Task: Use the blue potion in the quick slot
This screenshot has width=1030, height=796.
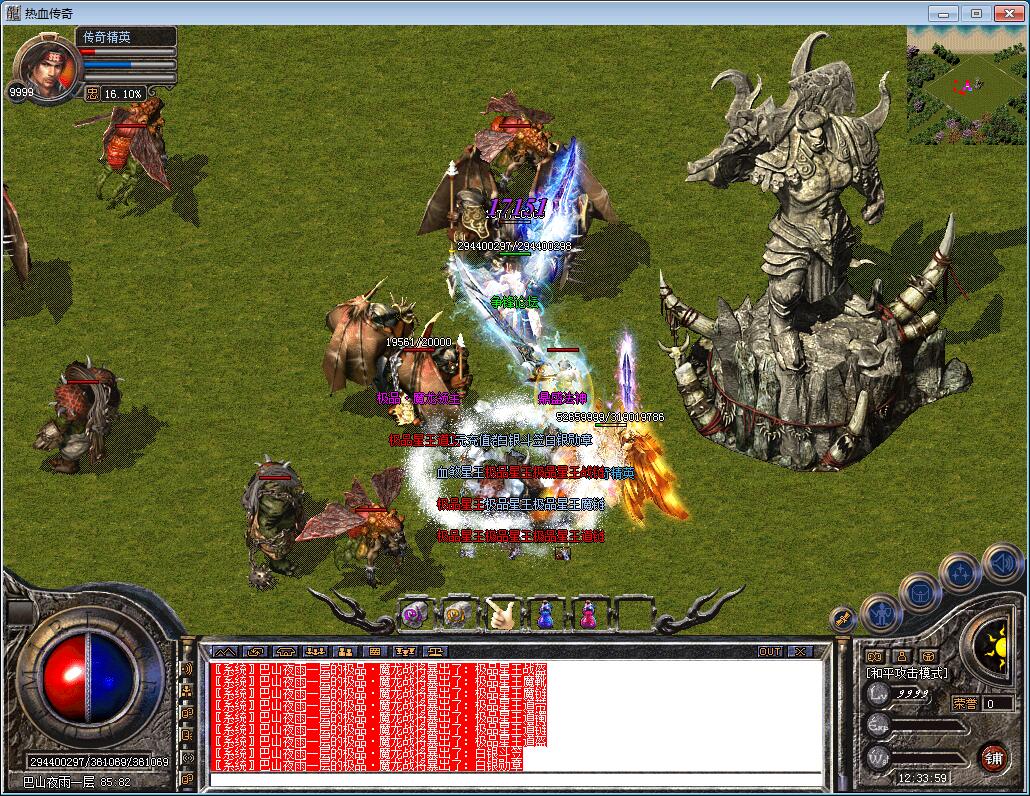Action: [x=545, y=613]
